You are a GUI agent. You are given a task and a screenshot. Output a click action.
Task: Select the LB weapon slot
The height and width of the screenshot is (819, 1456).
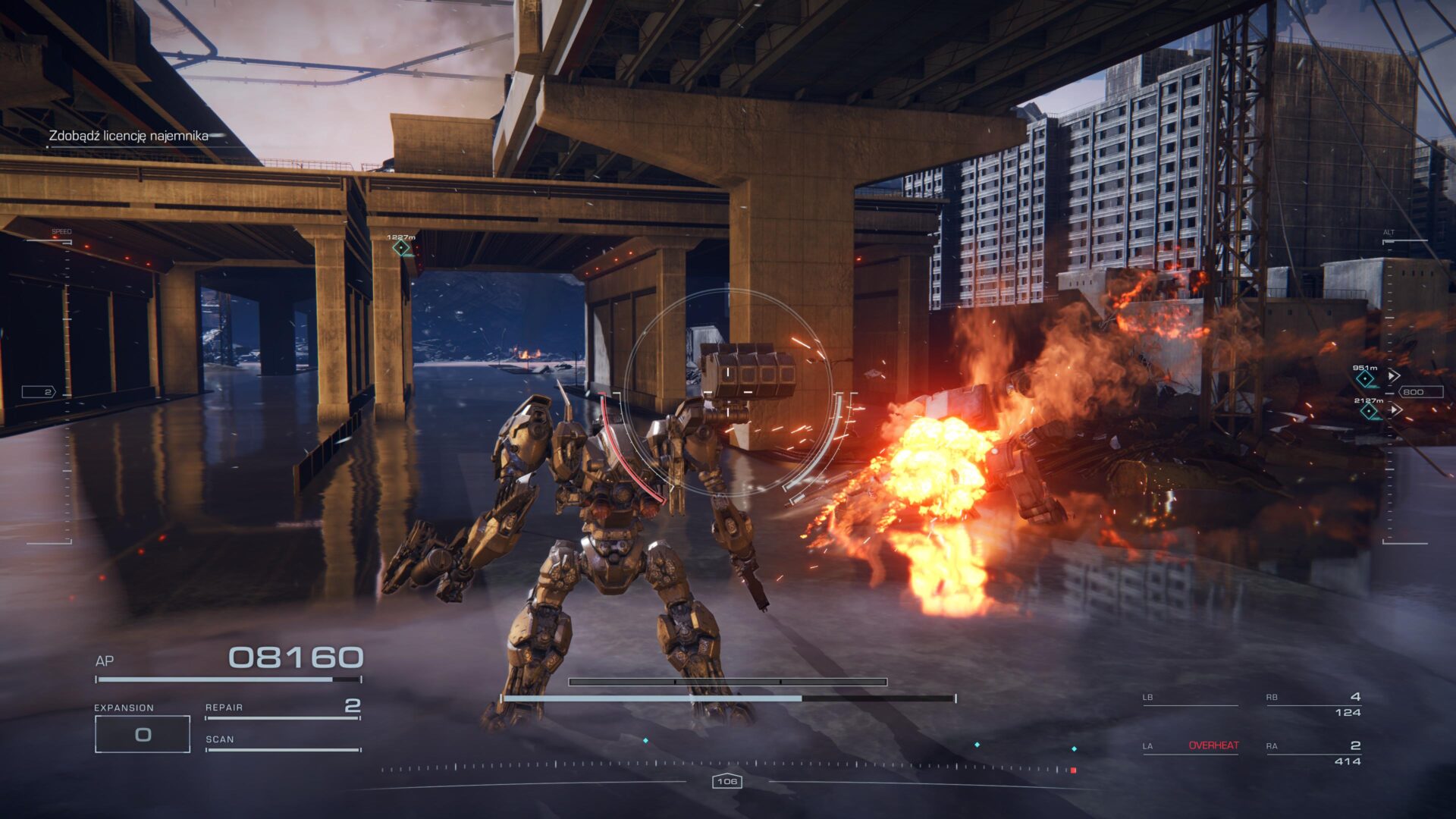click(1189, 698)
